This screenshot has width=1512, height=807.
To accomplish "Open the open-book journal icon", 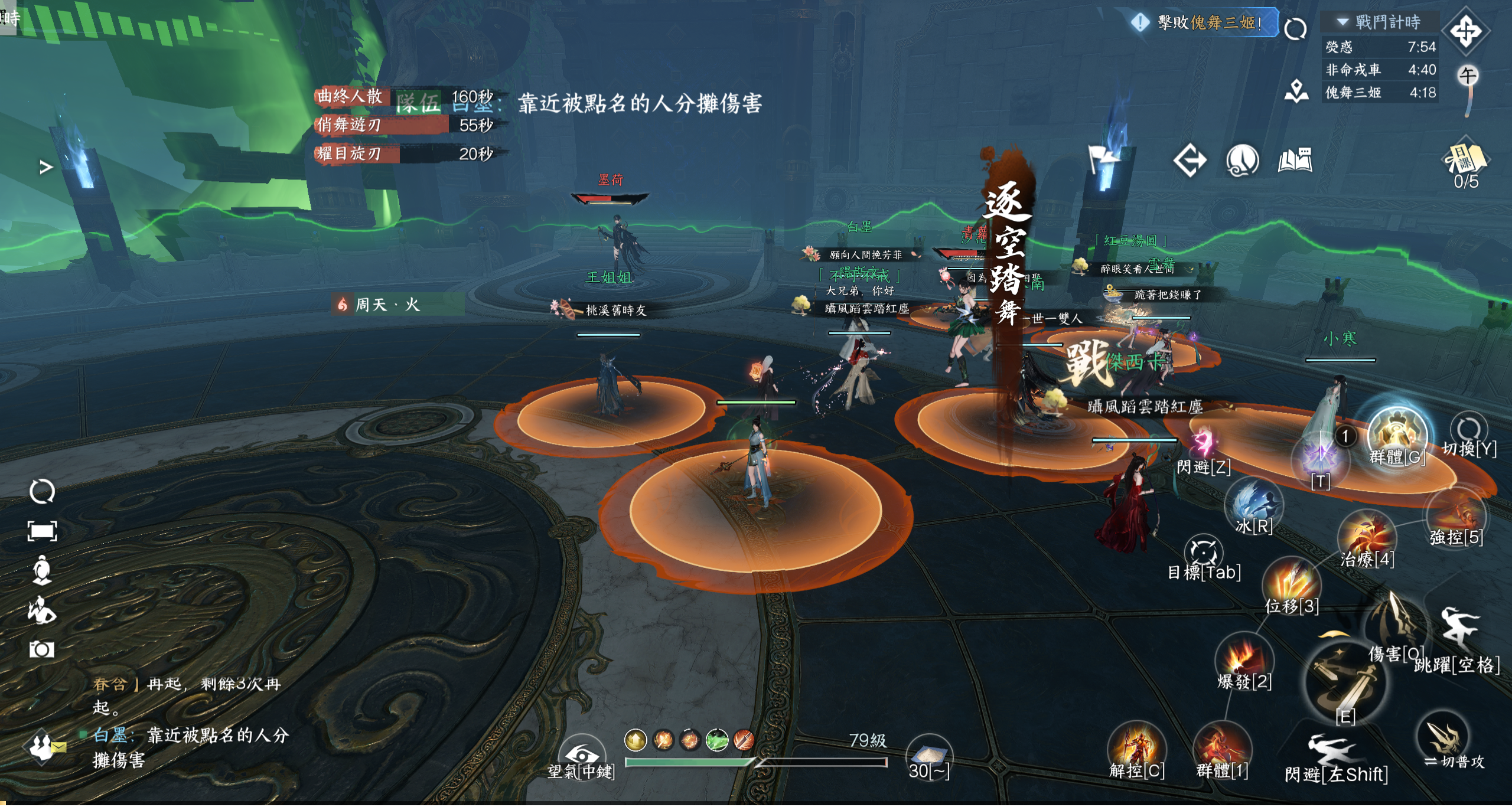I will tap(1295, 160).
